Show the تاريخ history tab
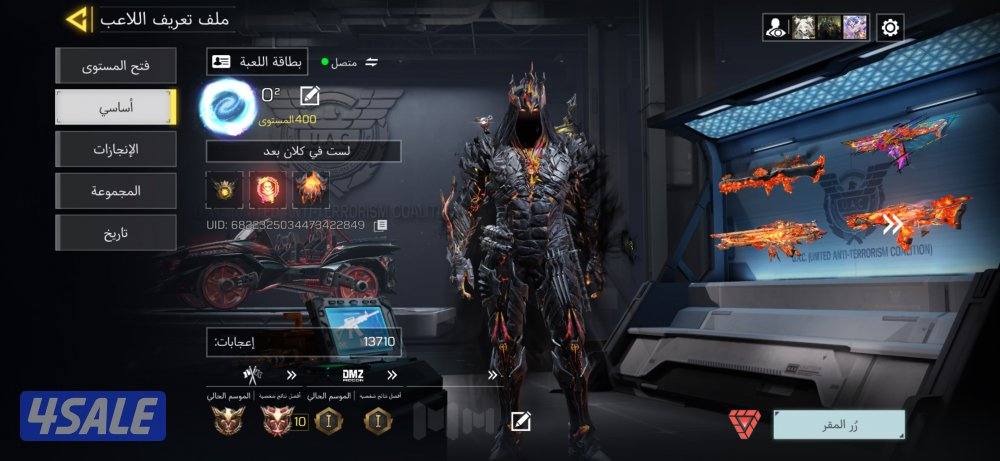 coord(116,233)
